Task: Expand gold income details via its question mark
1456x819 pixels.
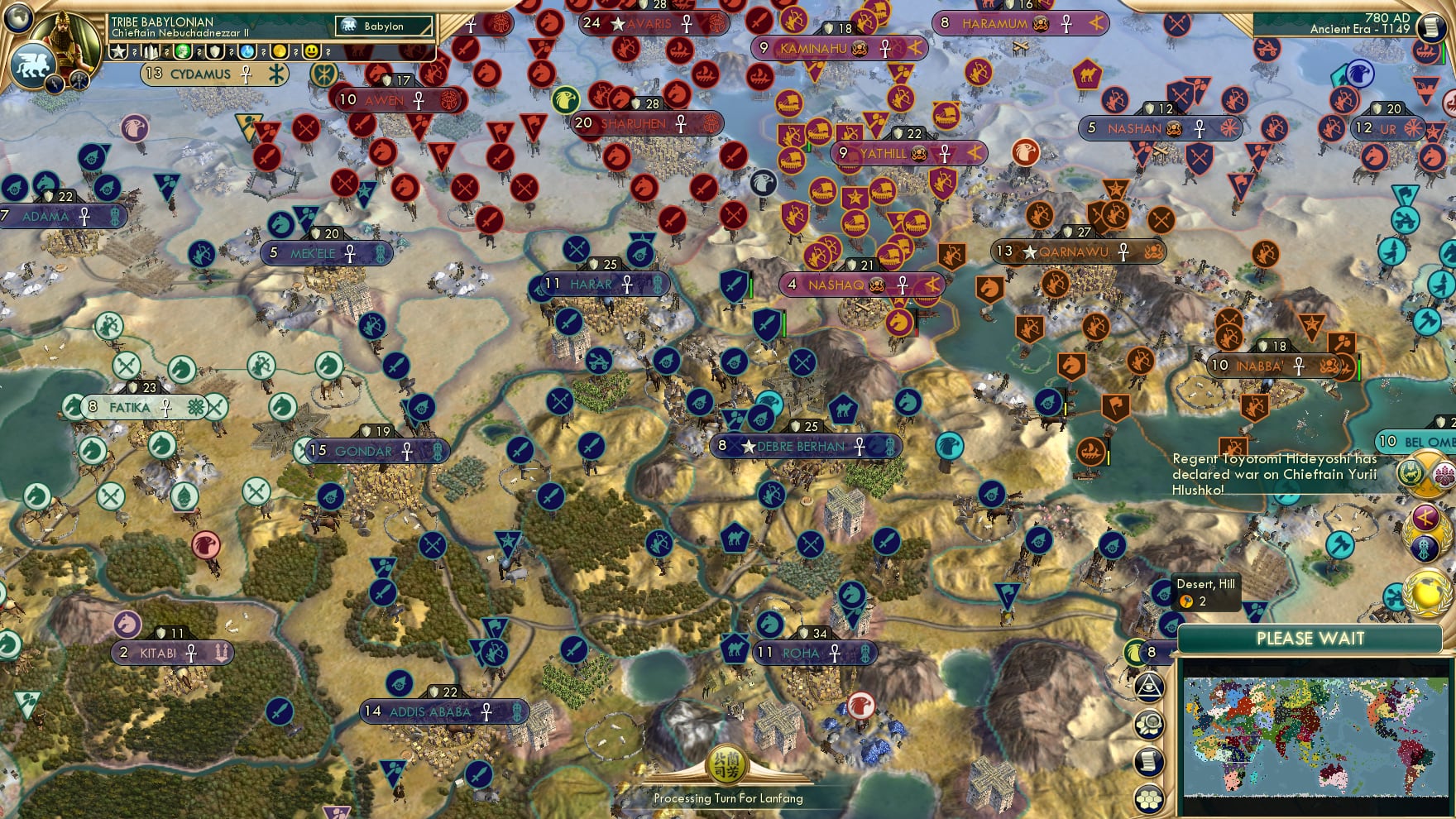Action: pyautogui.click(x=295, y=52)
